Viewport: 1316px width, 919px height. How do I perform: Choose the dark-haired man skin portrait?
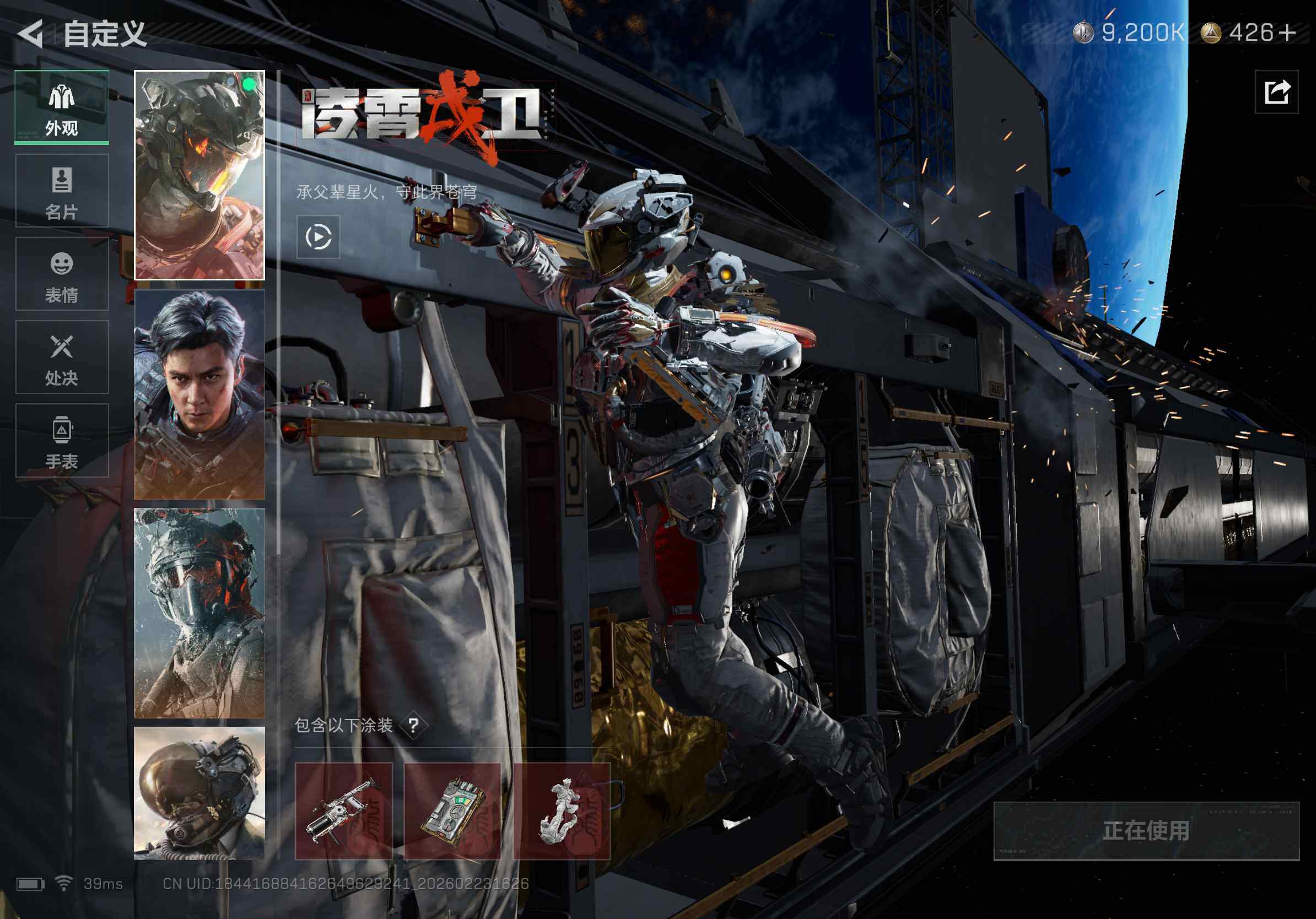point(199,394)
